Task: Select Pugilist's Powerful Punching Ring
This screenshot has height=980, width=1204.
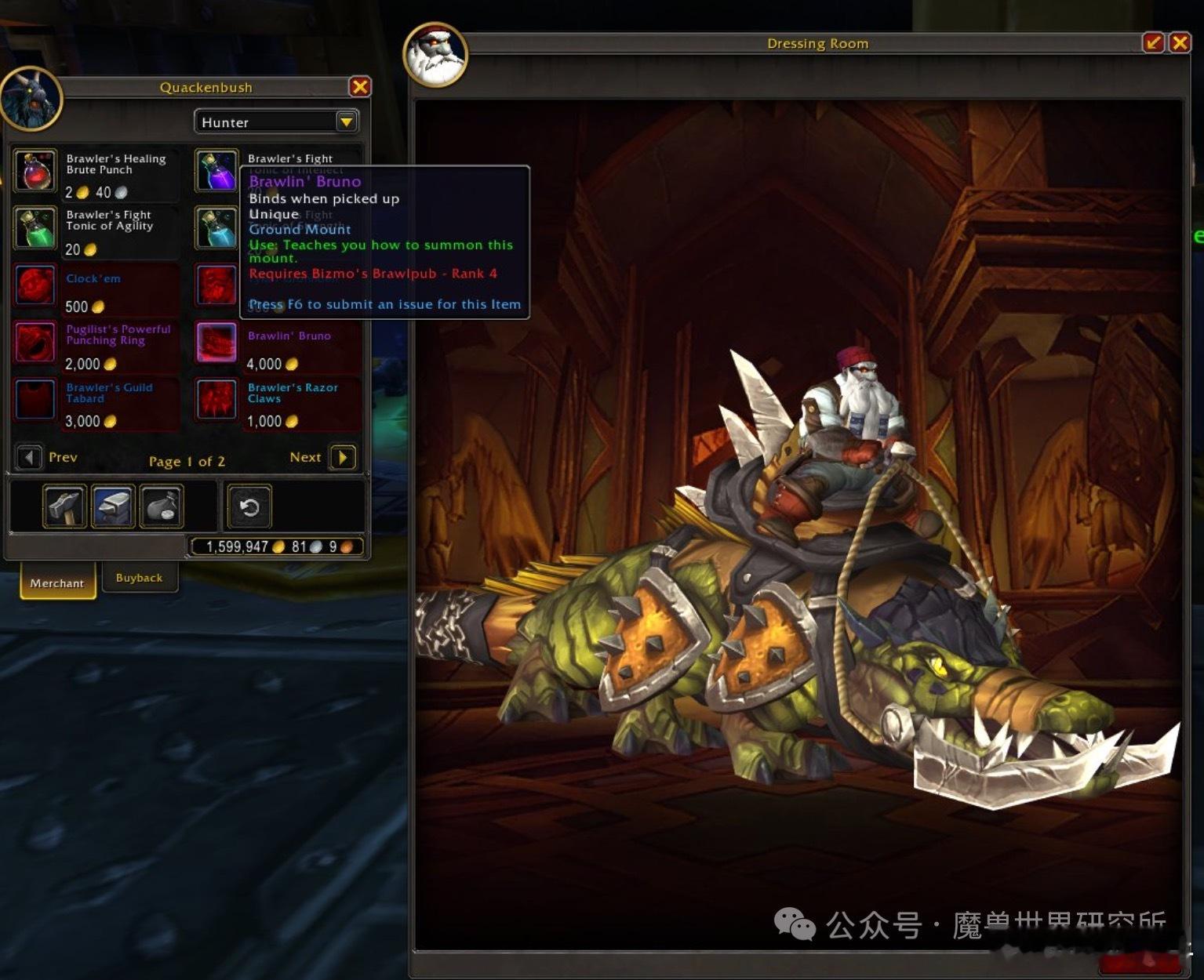Action: (x=35, y=343)
